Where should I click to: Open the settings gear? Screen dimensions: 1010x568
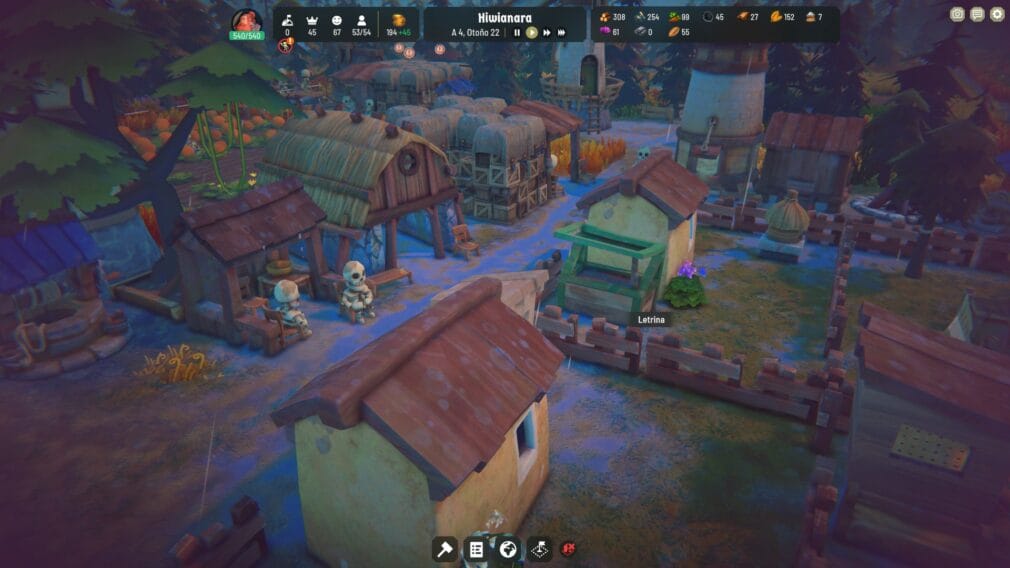[996, 14]
